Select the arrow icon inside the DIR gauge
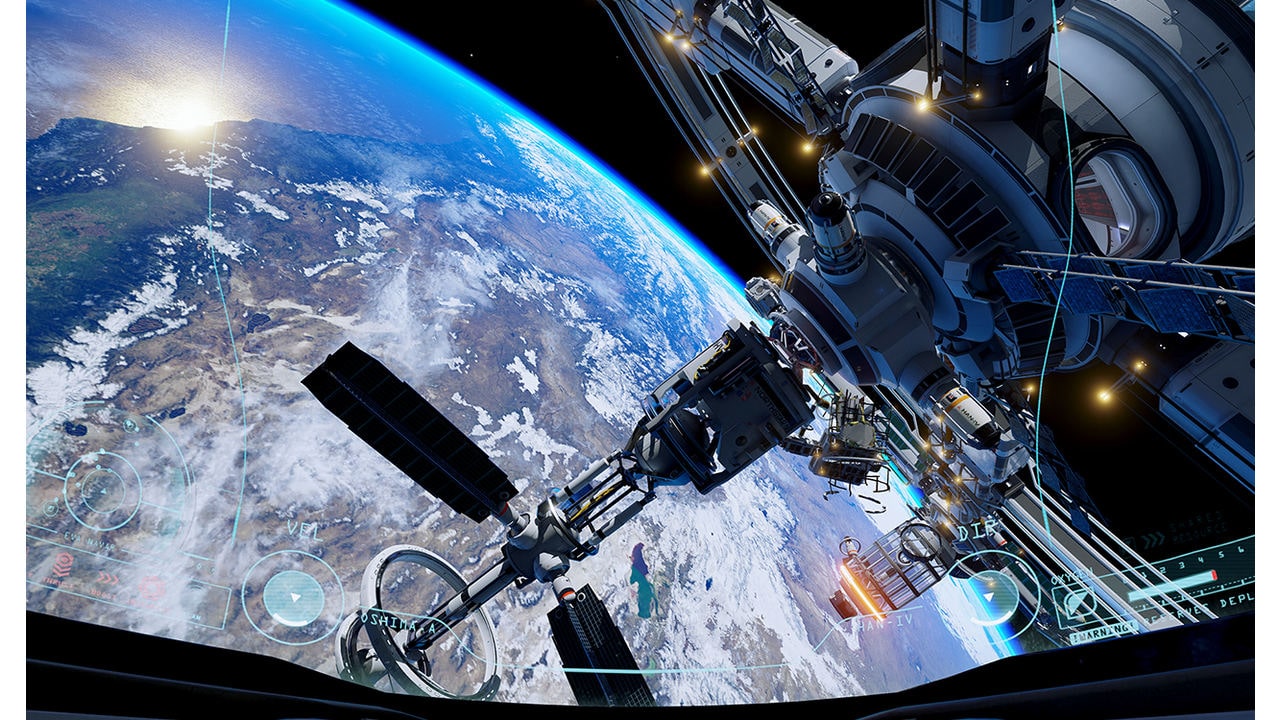The image size is (1280, 720). (990, 596)
